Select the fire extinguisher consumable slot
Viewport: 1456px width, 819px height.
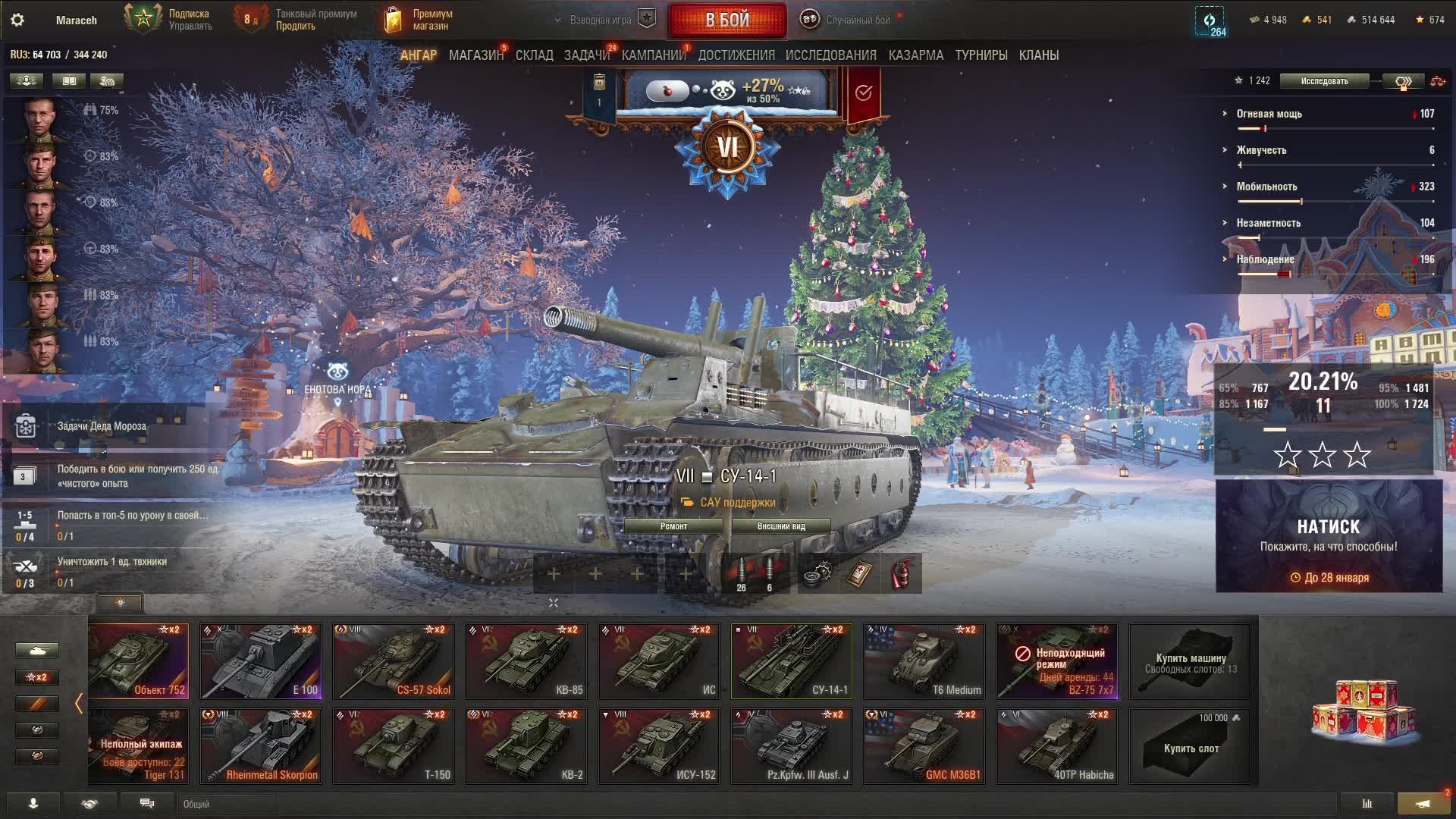click(902, 573)
